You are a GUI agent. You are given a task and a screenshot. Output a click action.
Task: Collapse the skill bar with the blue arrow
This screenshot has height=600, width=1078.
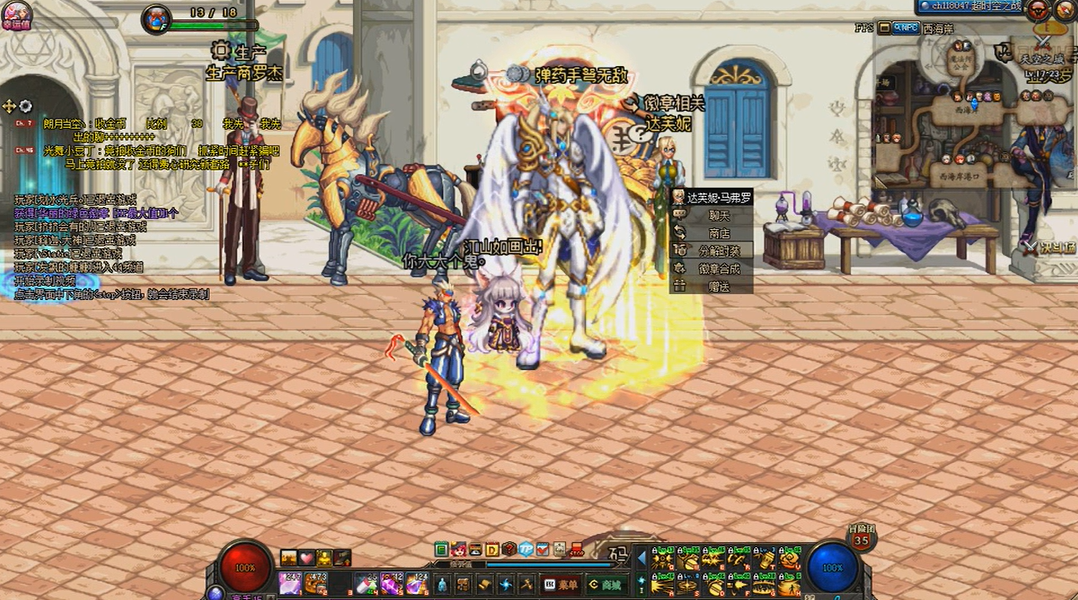point(641,558)
